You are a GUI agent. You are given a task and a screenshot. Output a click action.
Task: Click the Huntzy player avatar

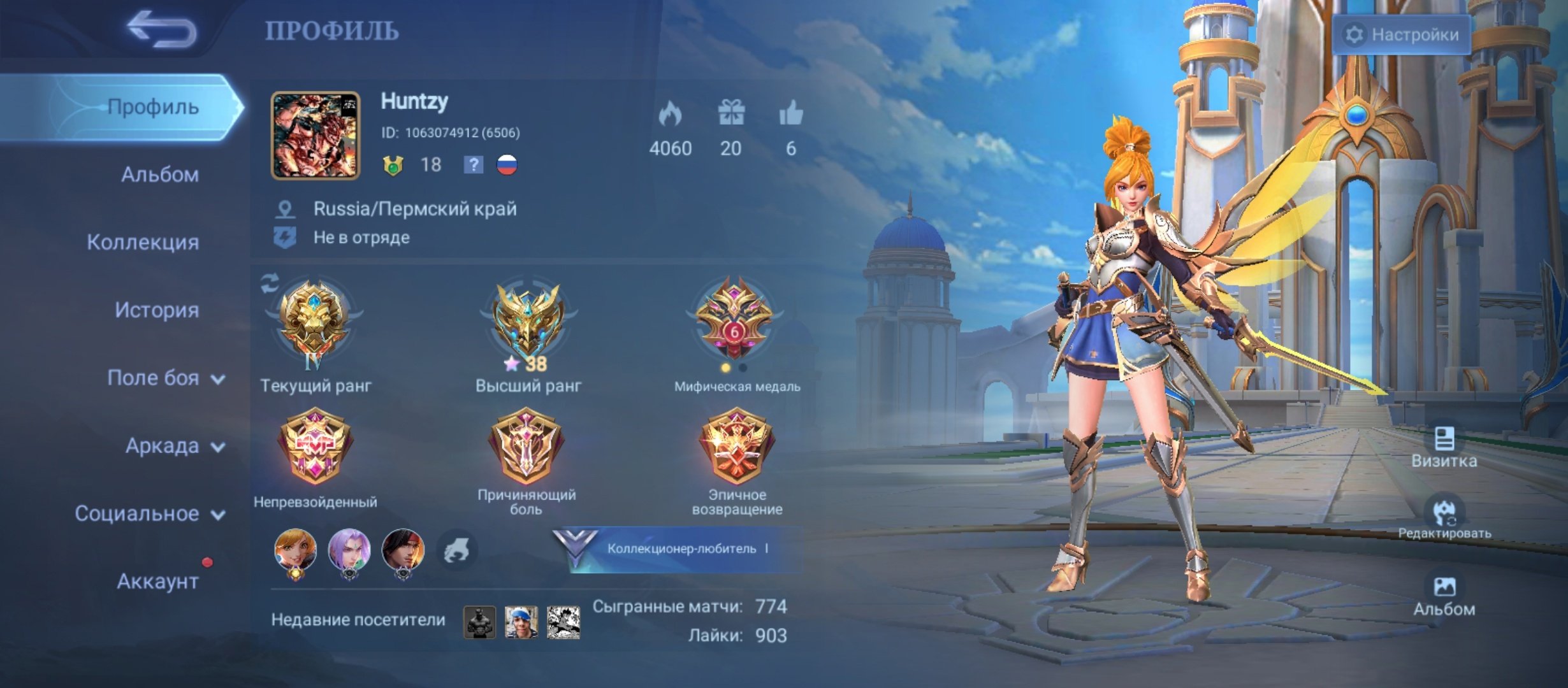point(316,135)
